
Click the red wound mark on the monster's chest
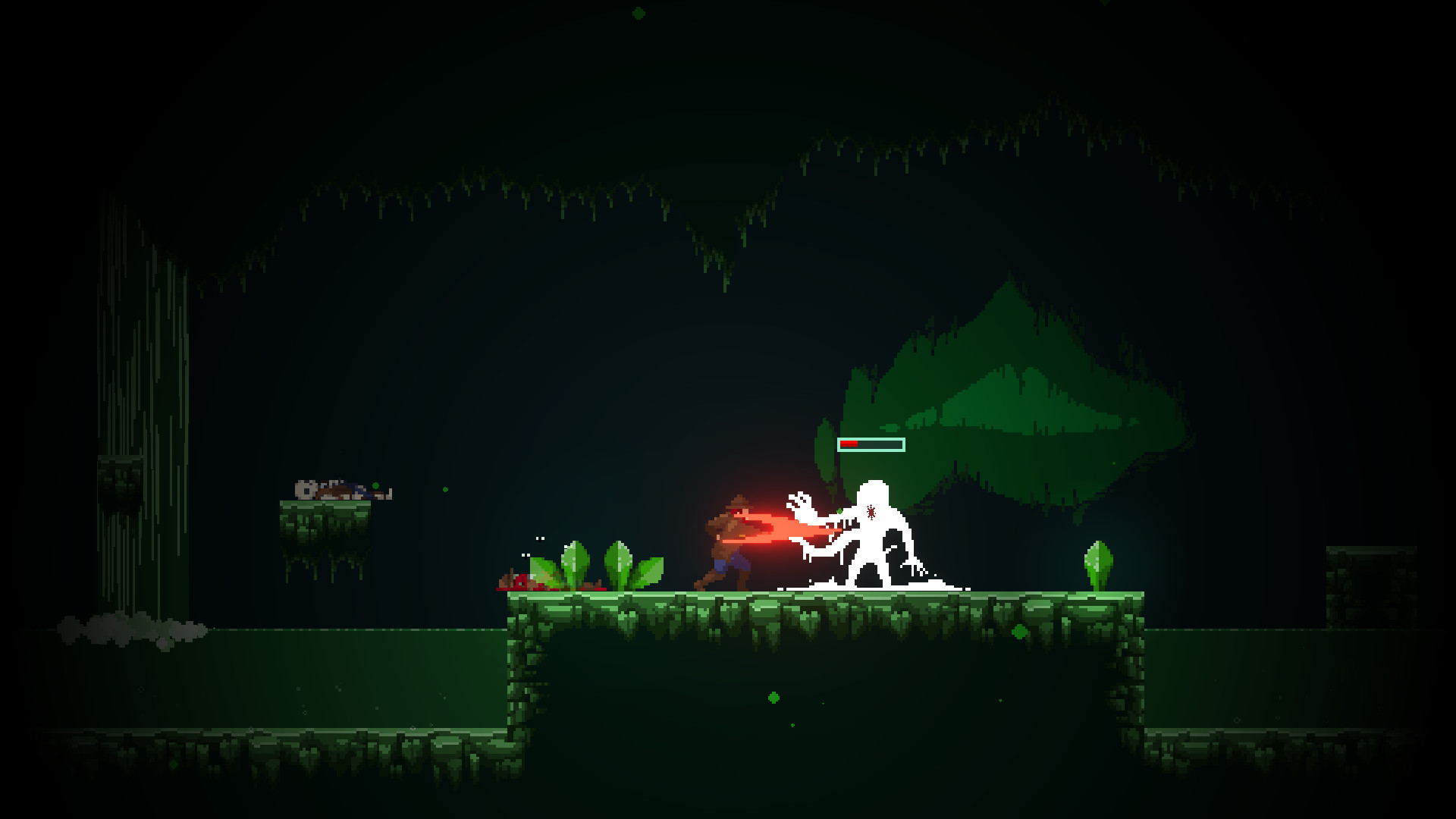(x=871, y=511)
